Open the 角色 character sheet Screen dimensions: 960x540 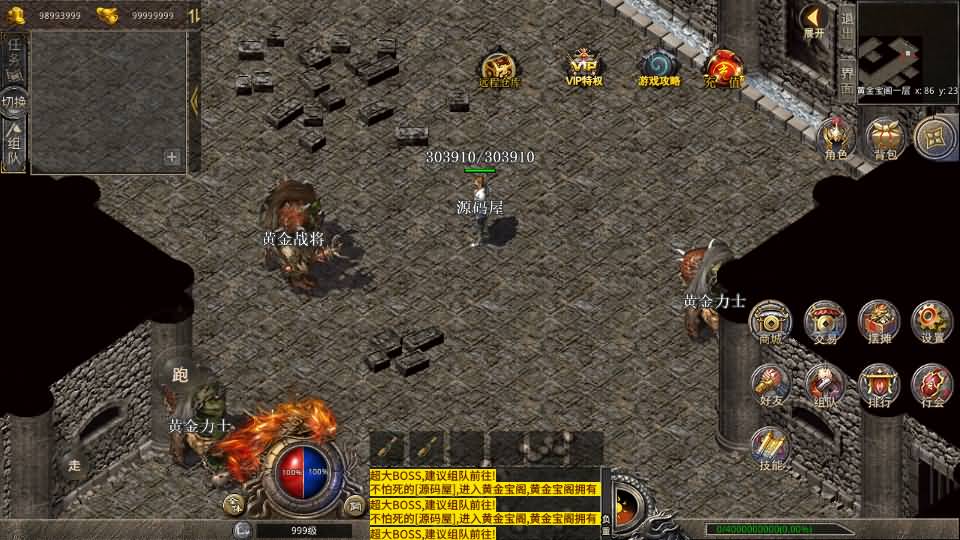pos(835,139)
